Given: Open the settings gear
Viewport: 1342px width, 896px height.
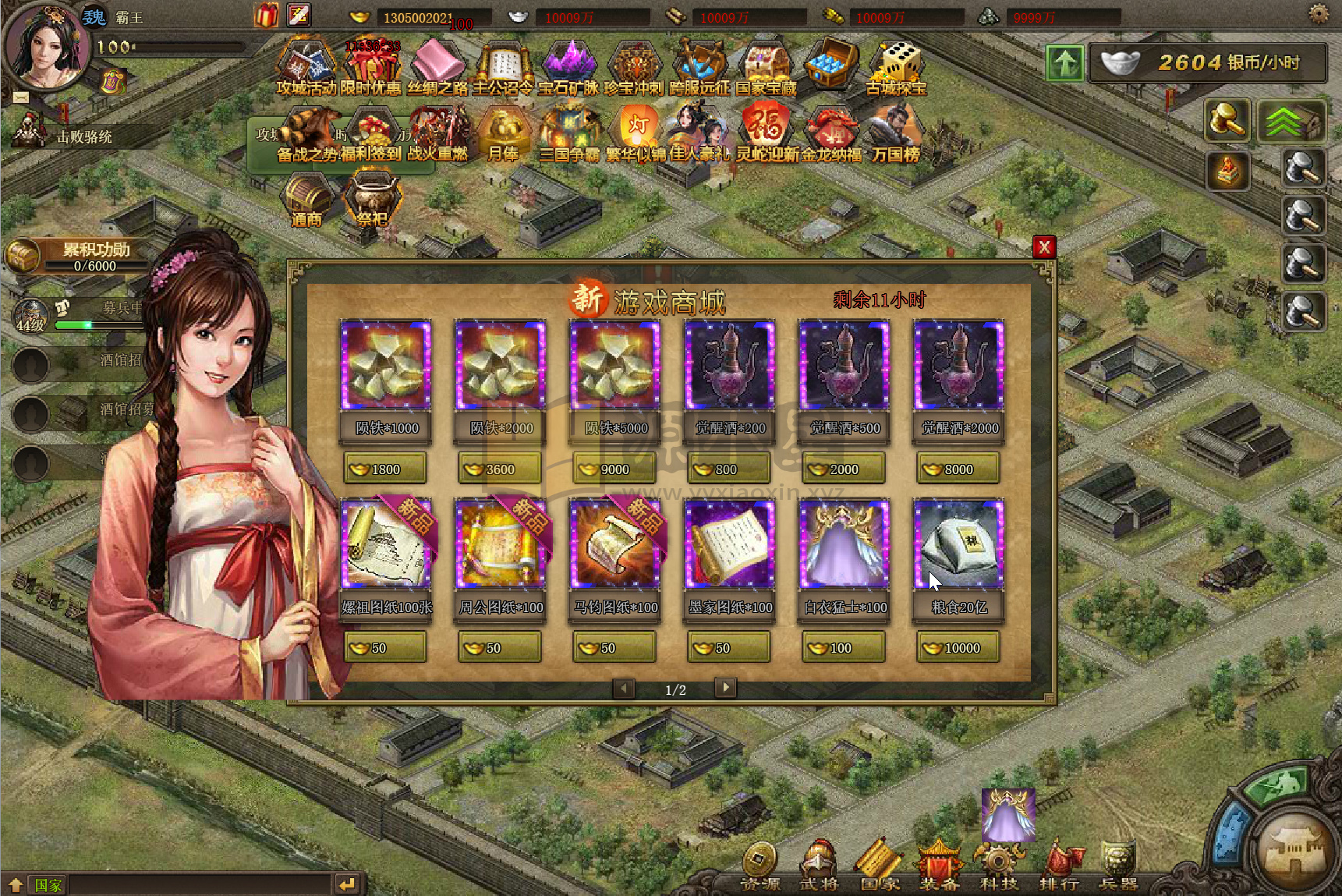Looking at the screenshot, I should click(1319, 13).
